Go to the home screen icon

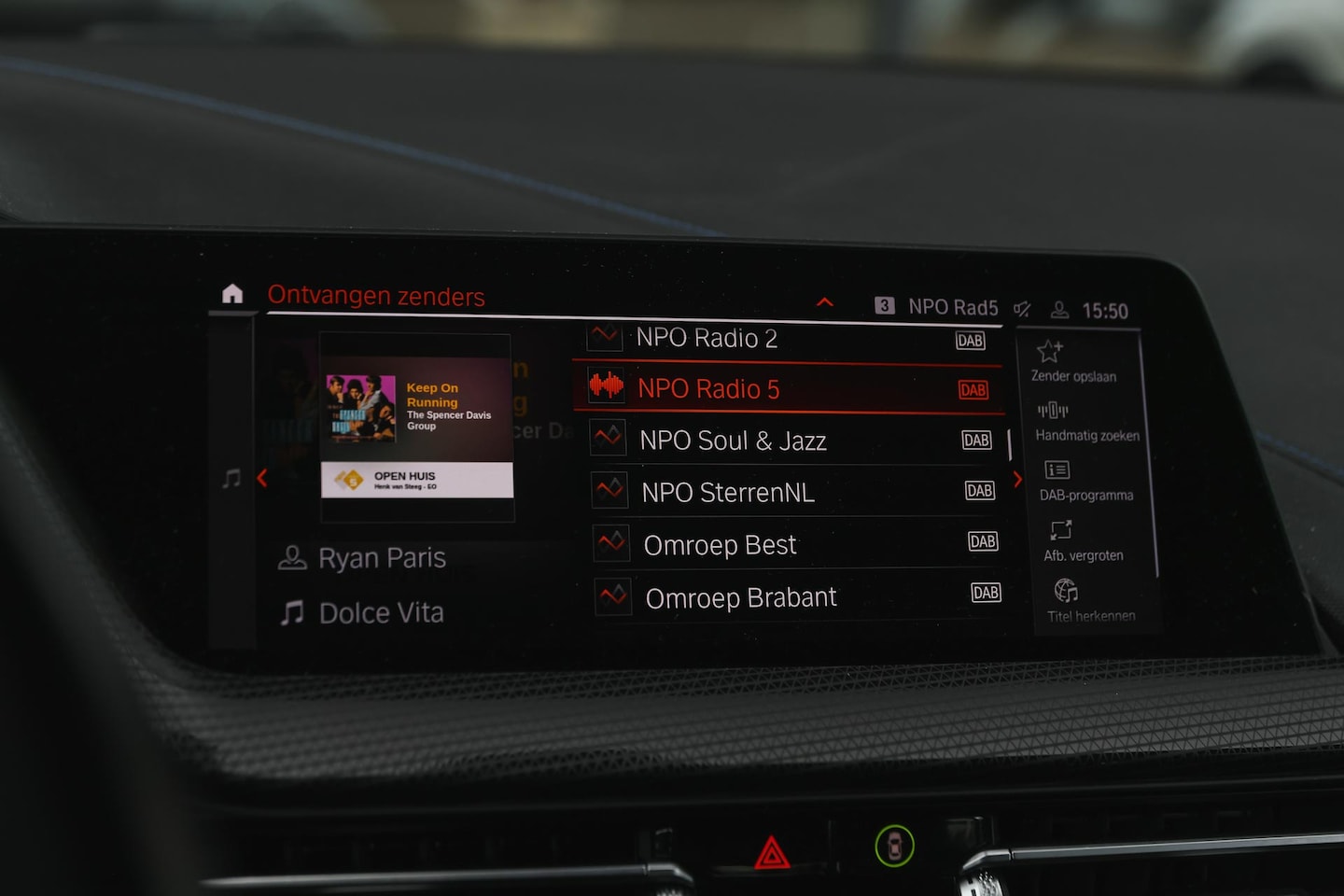point(232,294)
